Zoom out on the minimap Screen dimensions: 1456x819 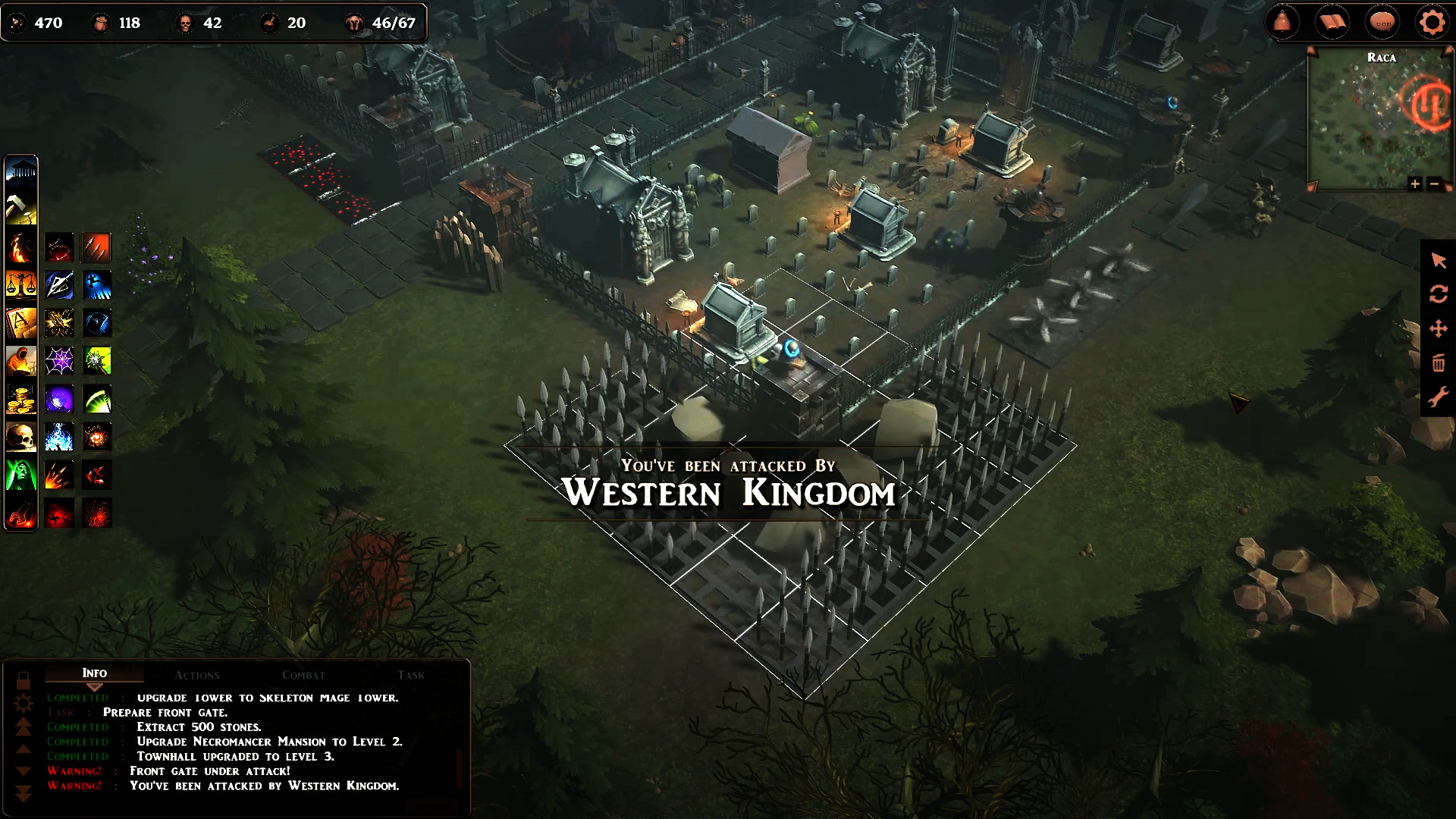1434,184
